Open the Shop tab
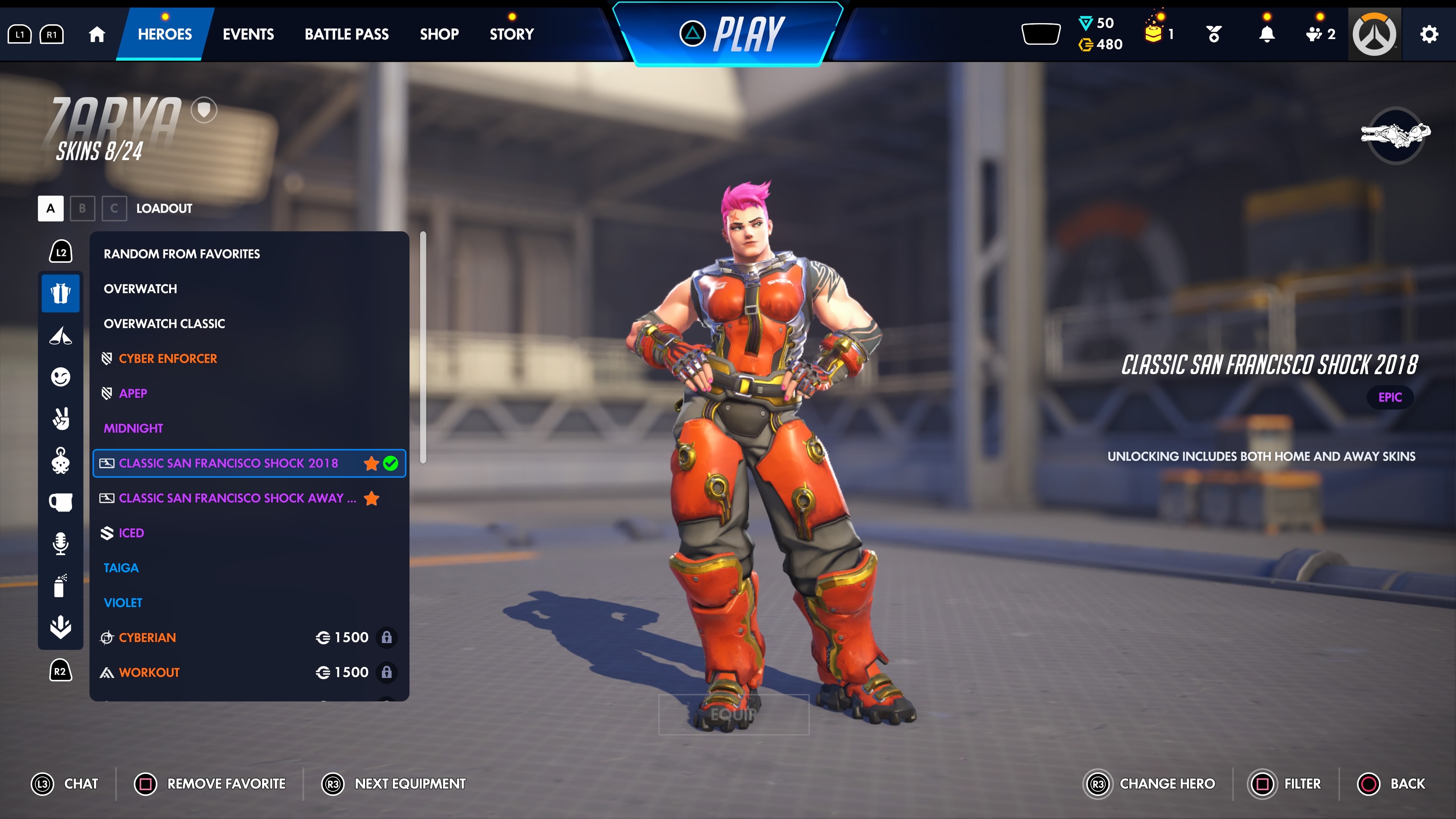 coord(439,34)
